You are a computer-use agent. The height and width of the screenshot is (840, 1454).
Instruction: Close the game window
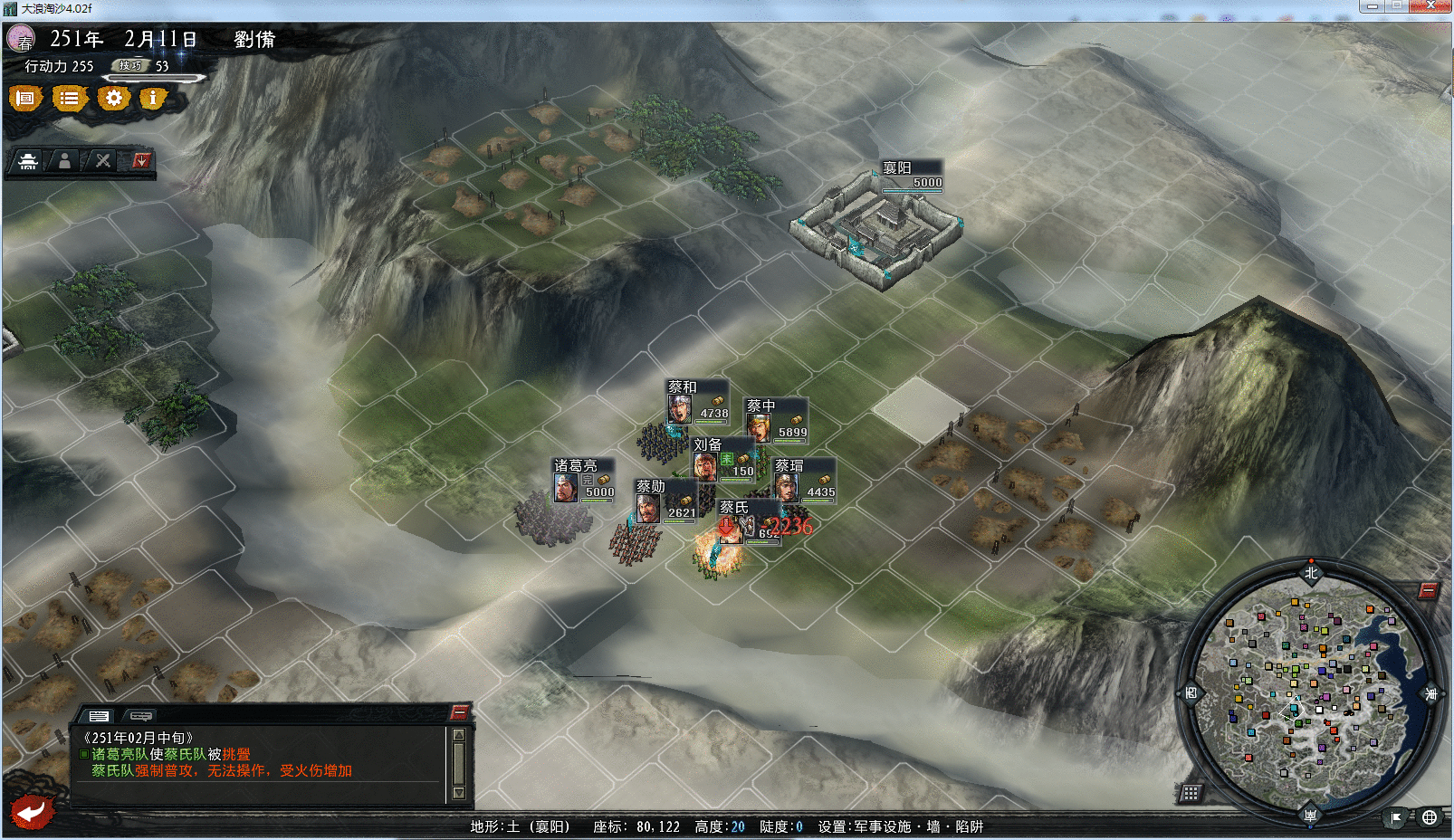1431,6
